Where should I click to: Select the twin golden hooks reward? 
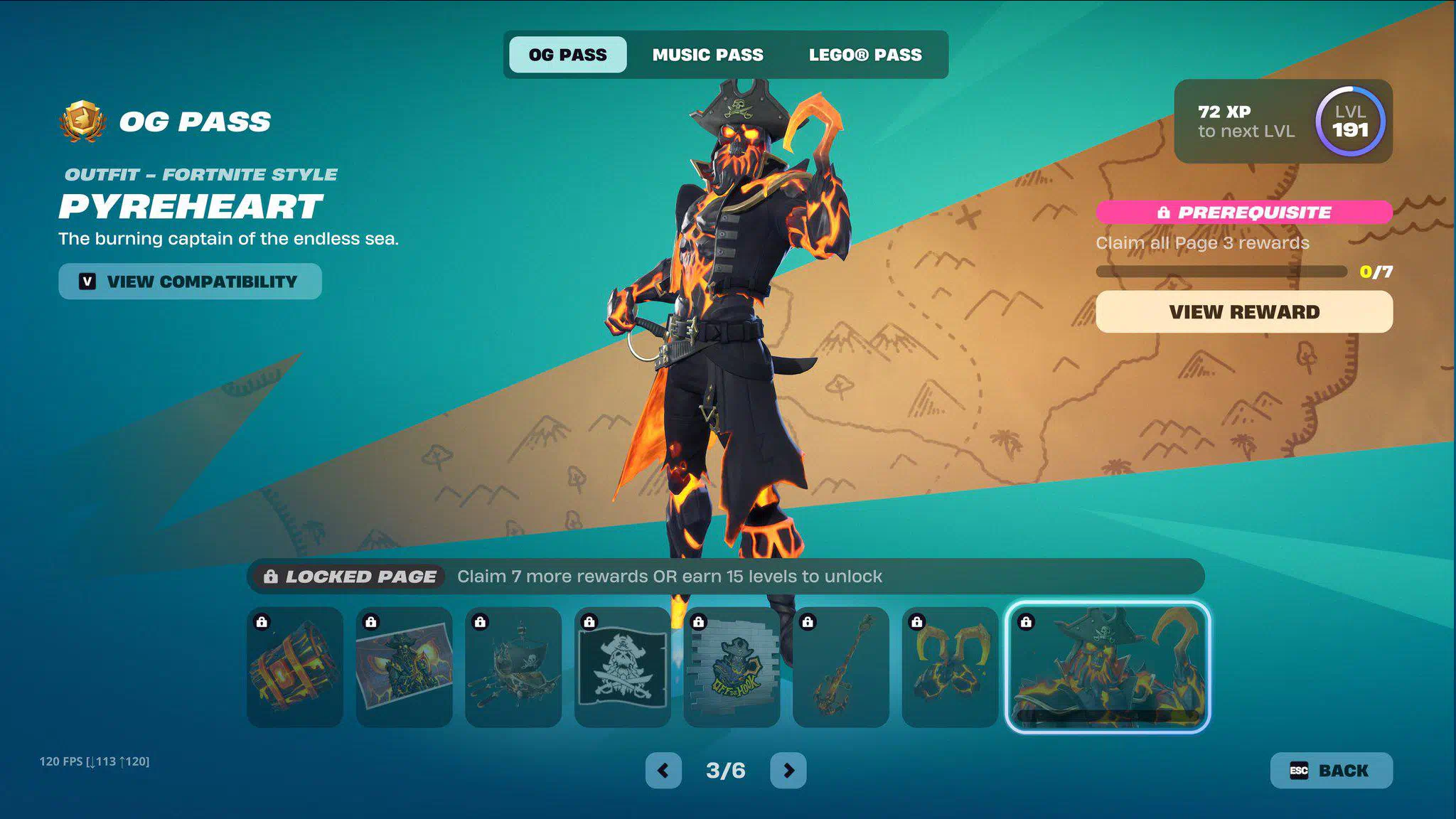point(950,667)
